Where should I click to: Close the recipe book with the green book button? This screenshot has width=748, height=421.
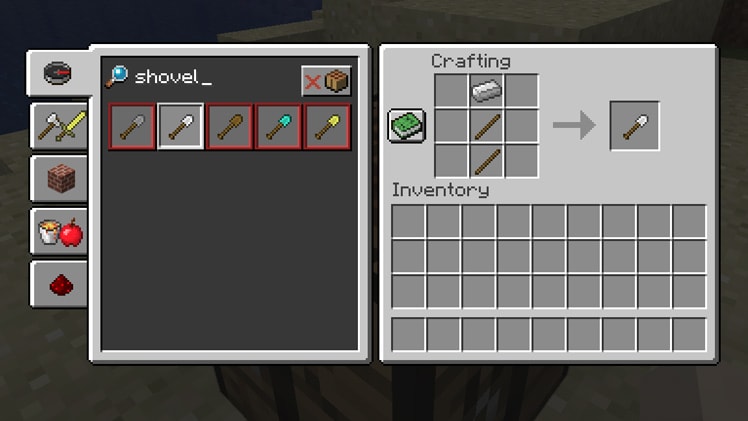[x=407, y=126]
